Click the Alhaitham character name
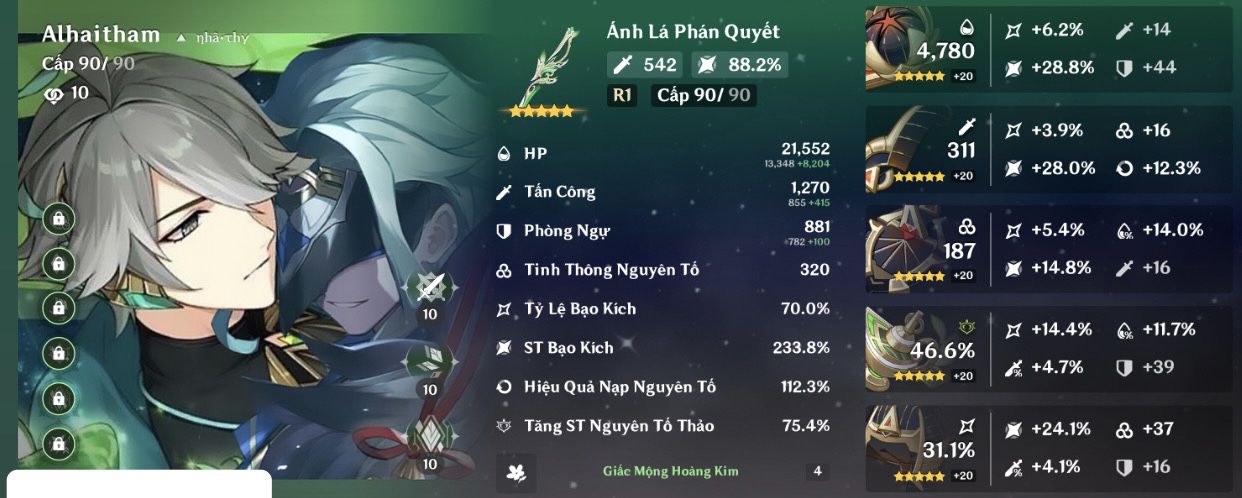This screenshot has width=1242, height=498. click(101, 35)
